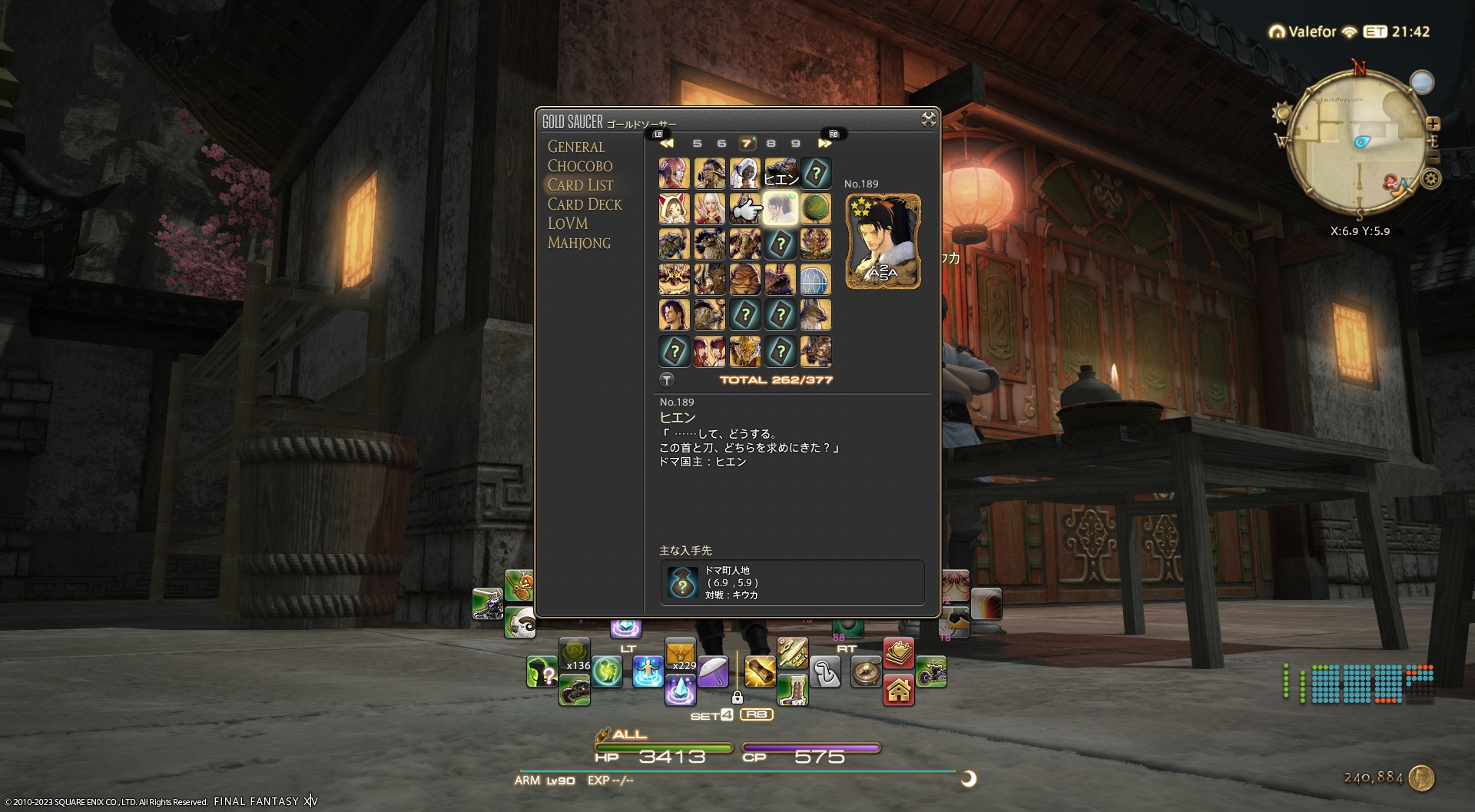Select the blue globe sphere card

click(815, 280)
